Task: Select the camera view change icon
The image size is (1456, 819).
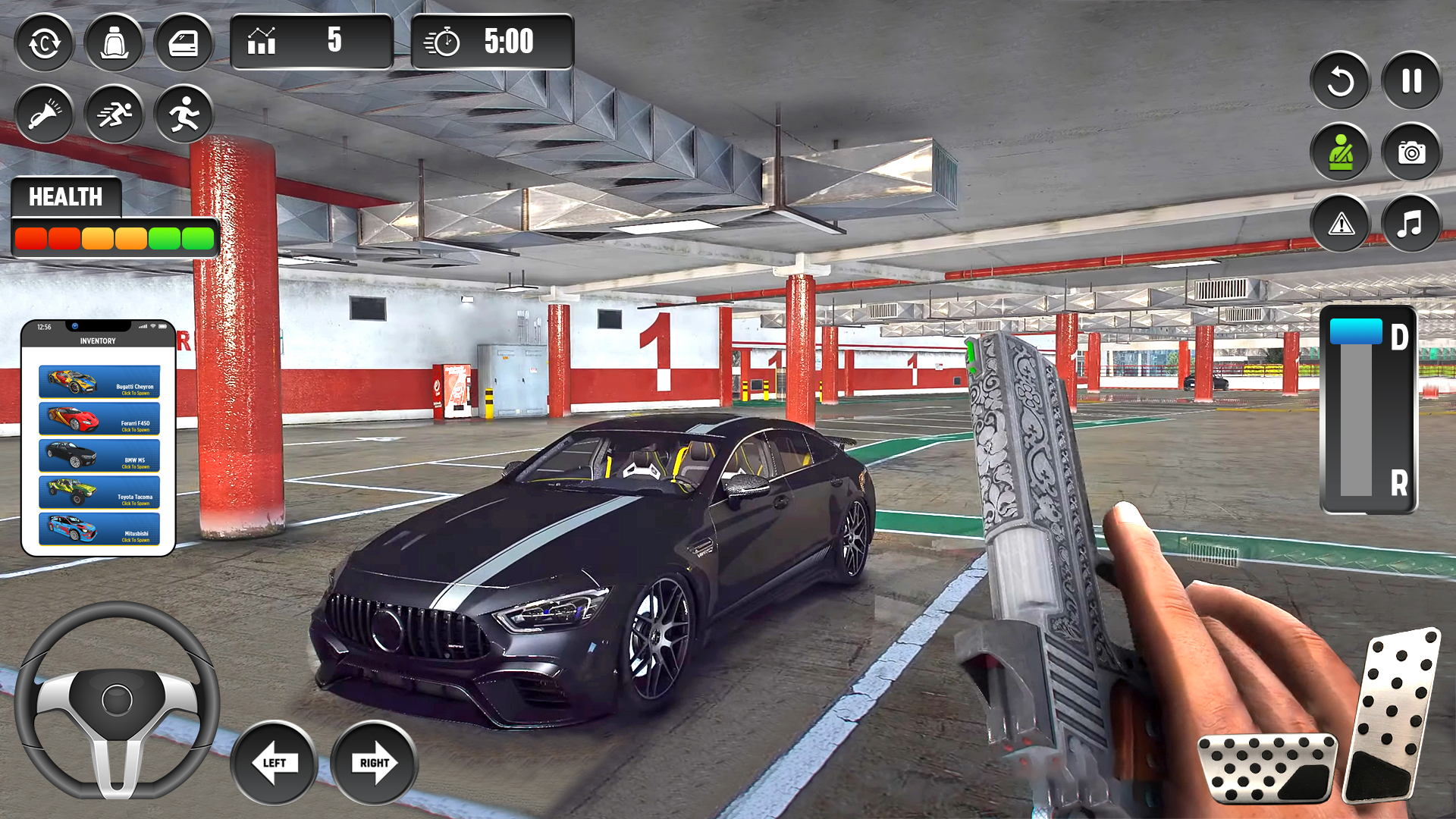Action: 44,43
